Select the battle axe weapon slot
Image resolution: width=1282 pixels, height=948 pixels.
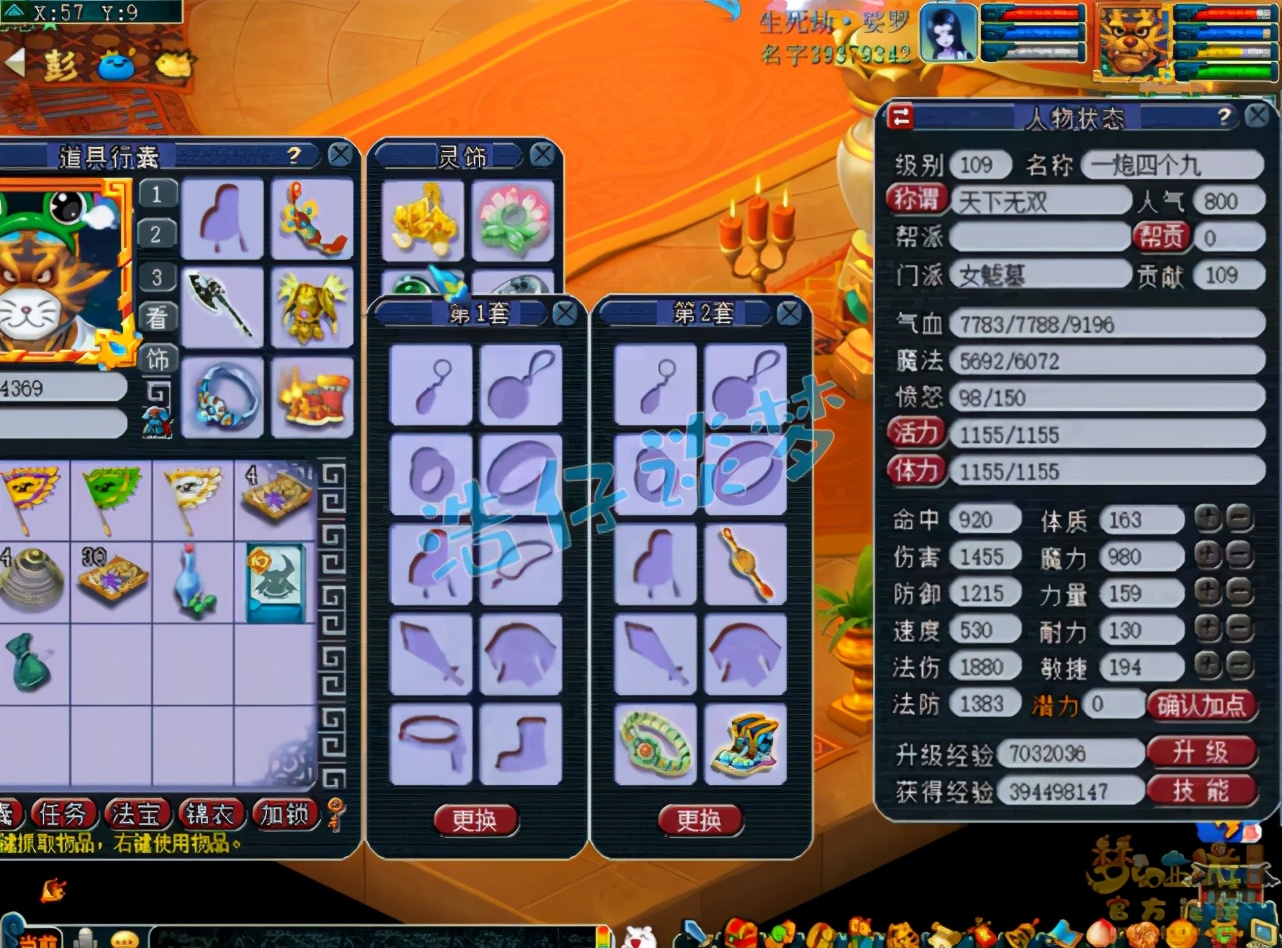coord(222,308)
